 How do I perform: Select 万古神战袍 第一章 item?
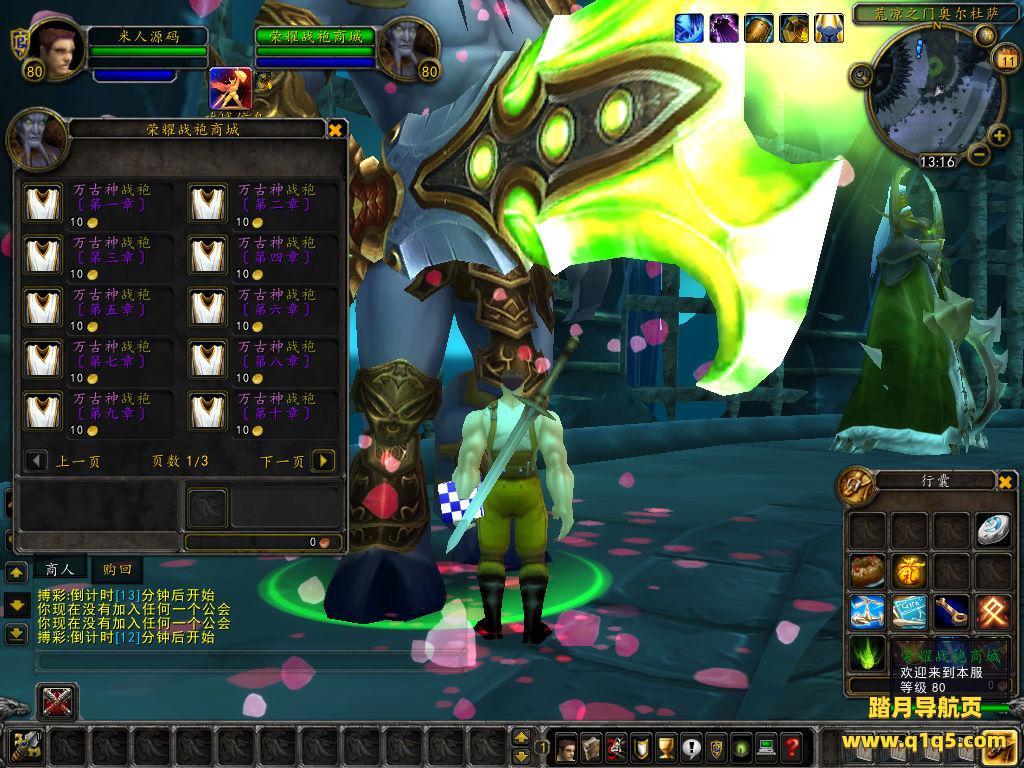pyautogui.click(x=43, y=203)
